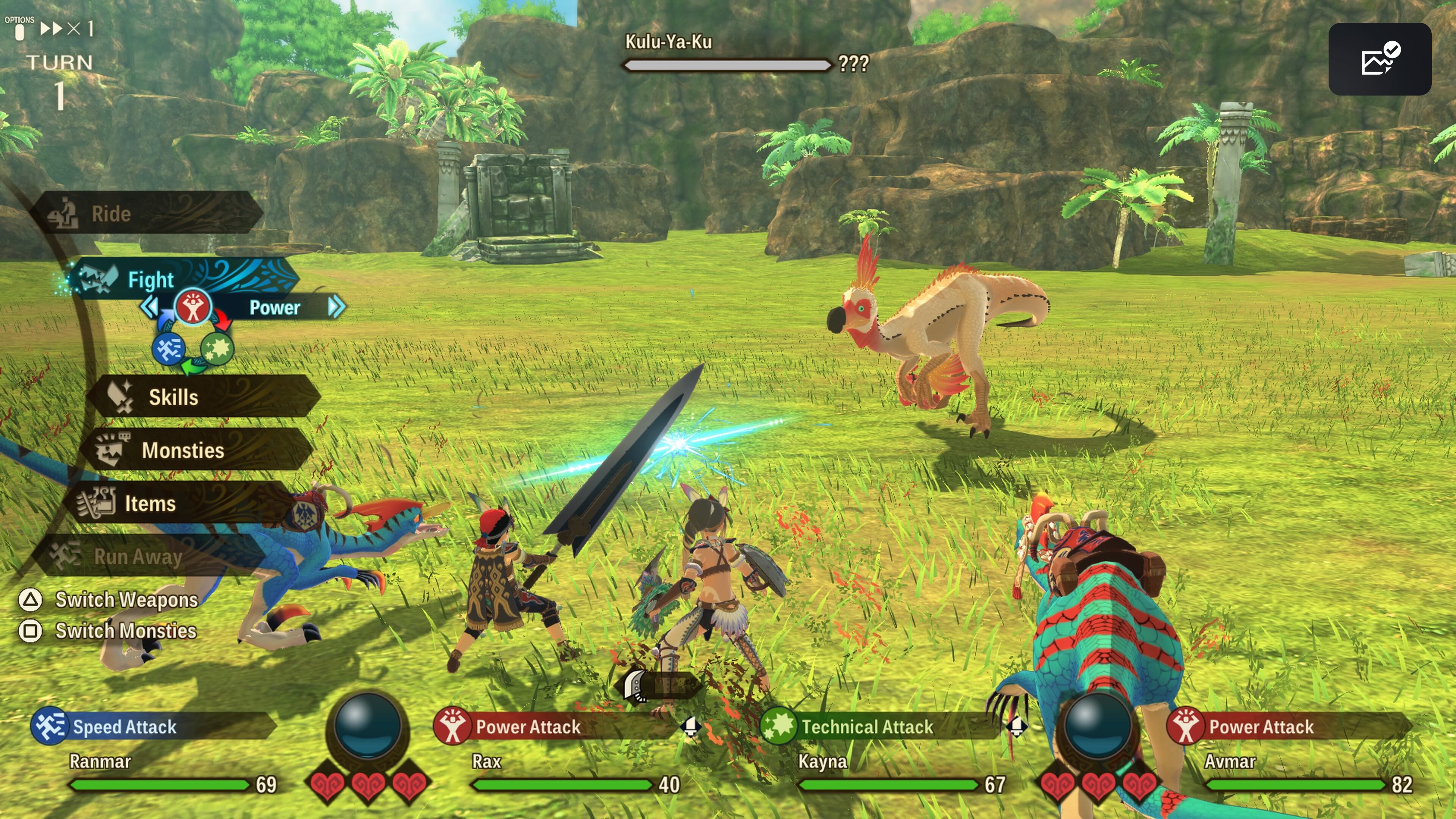Pick the red Power attack icon
The image size is (1456, 819).
(193, 307)
